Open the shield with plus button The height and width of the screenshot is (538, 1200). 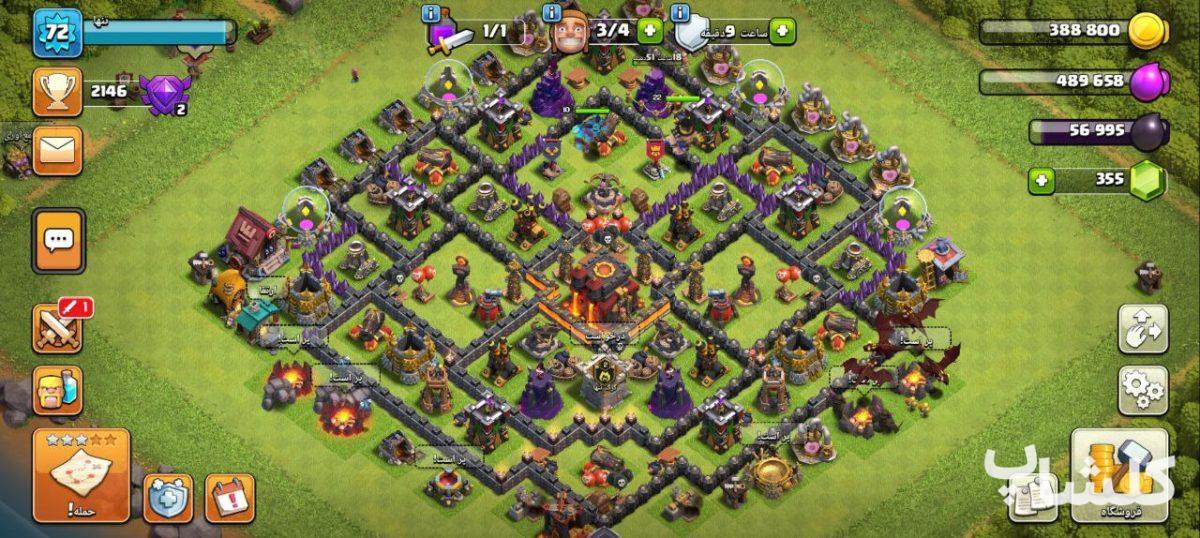[x=168, y=497]
